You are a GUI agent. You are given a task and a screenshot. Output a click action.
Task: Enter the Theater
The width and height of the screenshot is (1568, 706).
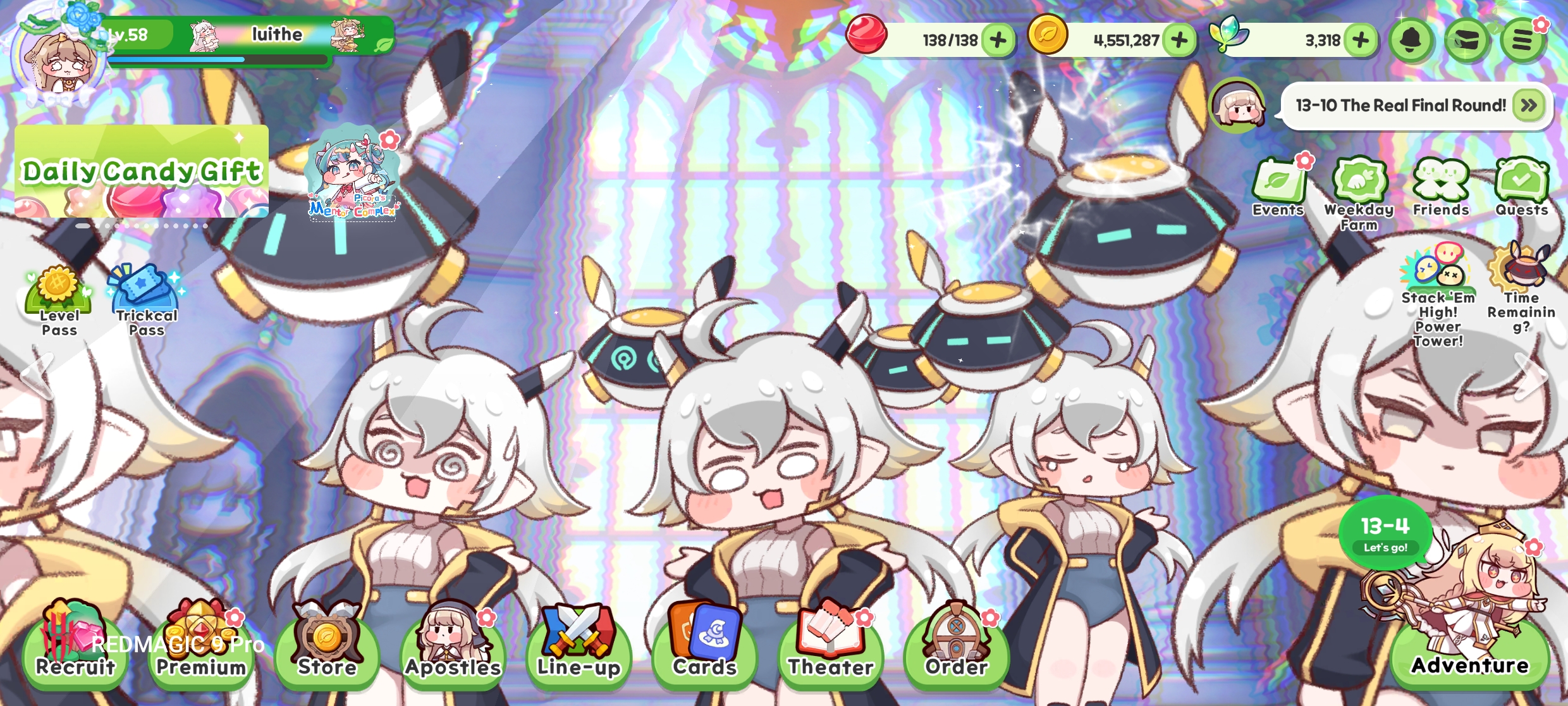[x=830, y=645]
